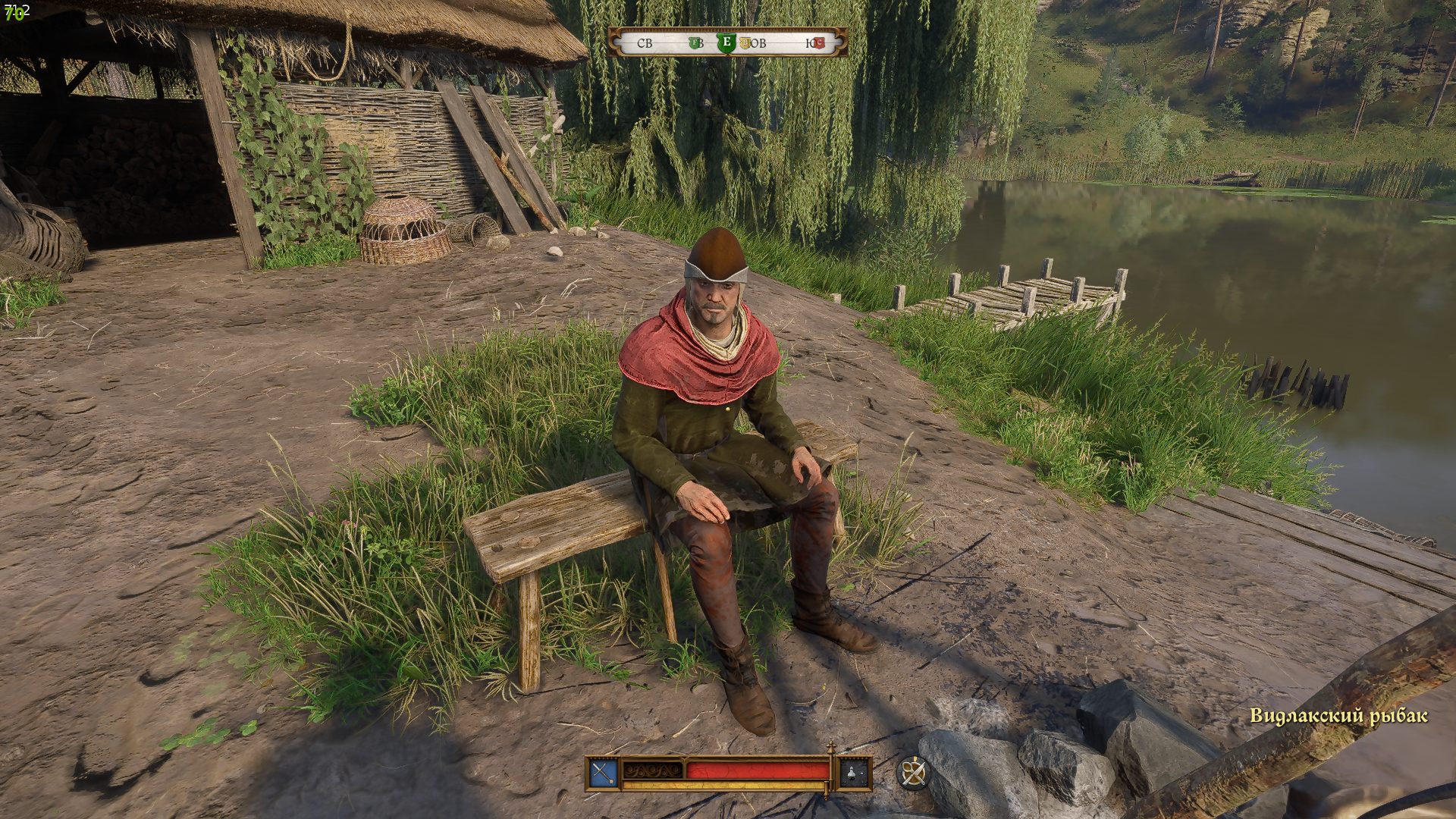Click the blue equipped weapon slot
The height and width of the screenshot is (819, 1456).
(603, 773)
